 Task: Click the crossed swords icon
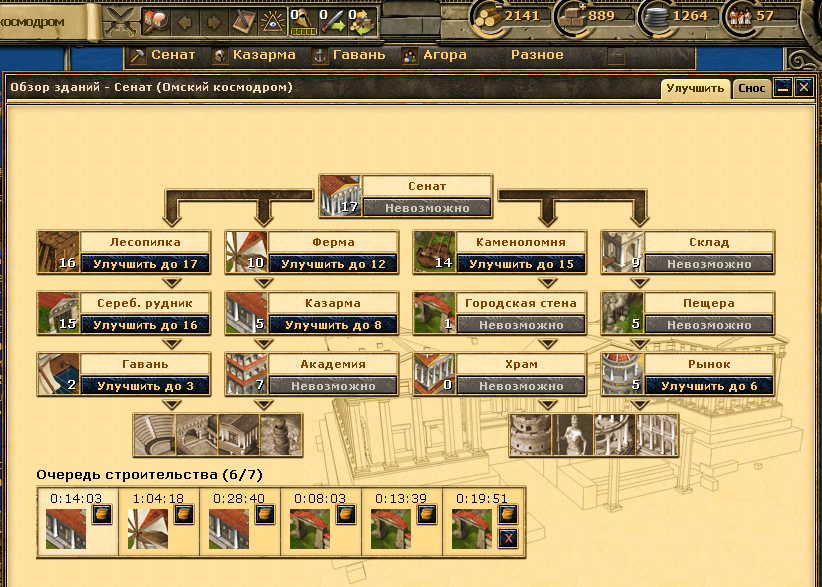119,18
